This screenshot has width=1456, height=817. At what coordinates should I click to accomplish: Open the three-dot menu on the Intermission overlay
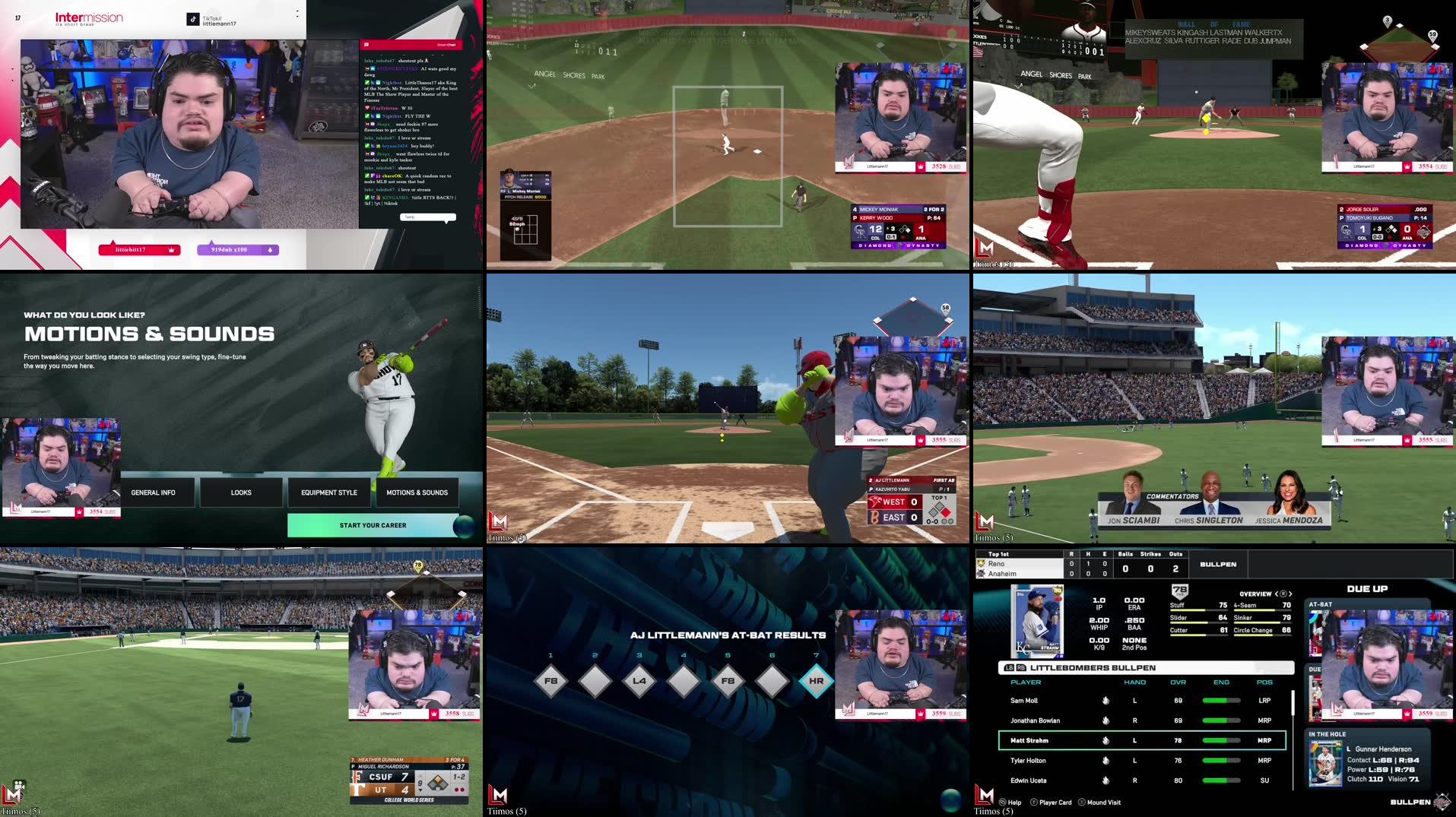tap(297, 13)
